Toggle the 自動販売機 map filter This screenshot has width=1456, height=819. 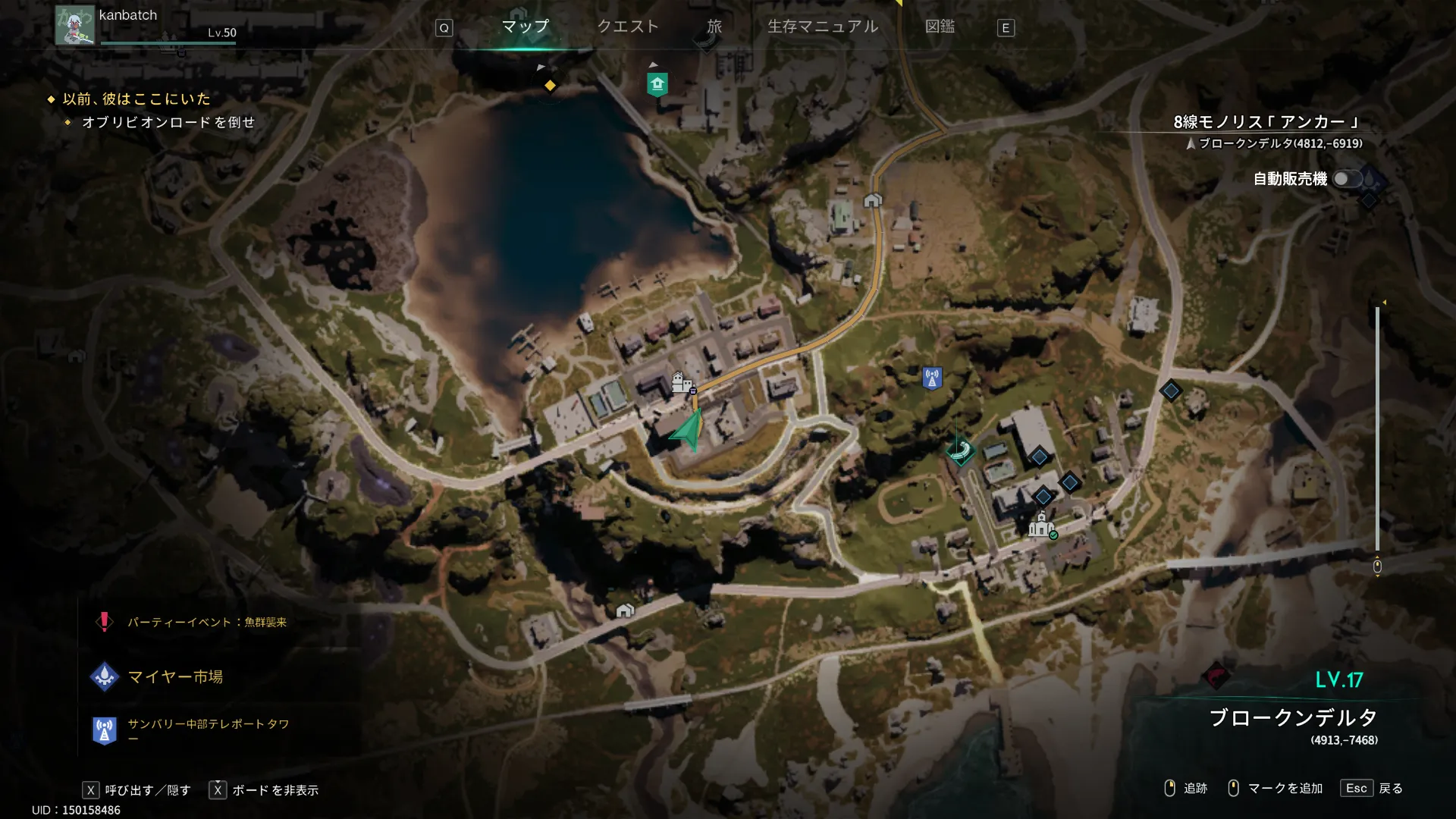[1348, 179]
